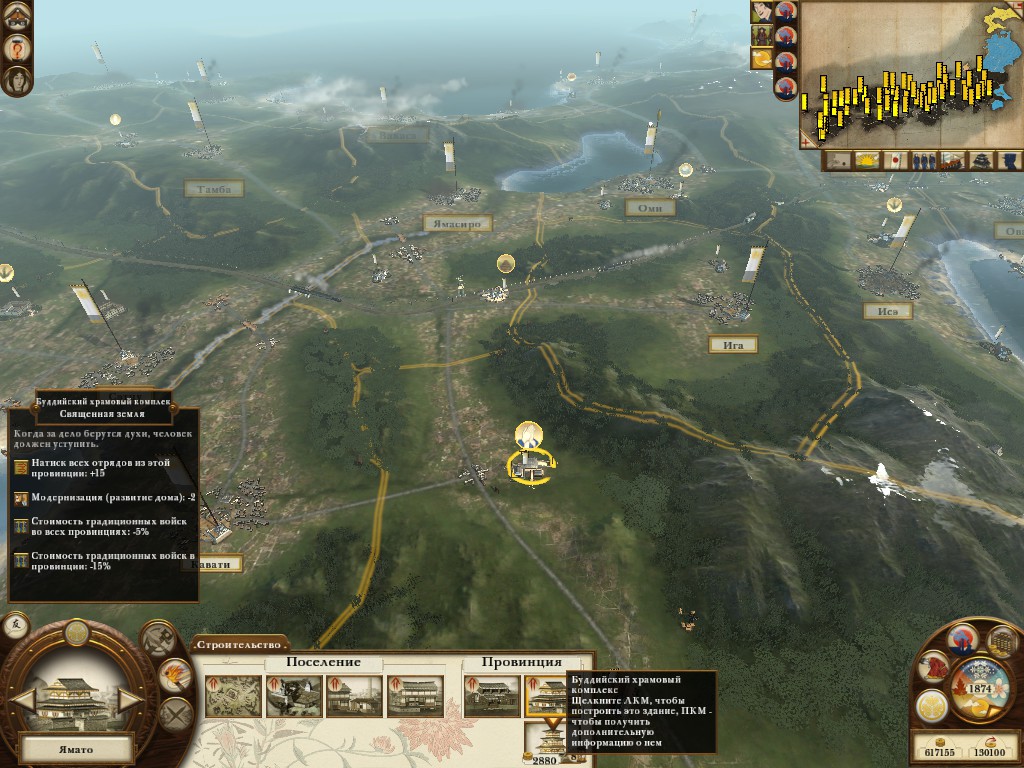Click the Ямато province name plate

[77, 748]
